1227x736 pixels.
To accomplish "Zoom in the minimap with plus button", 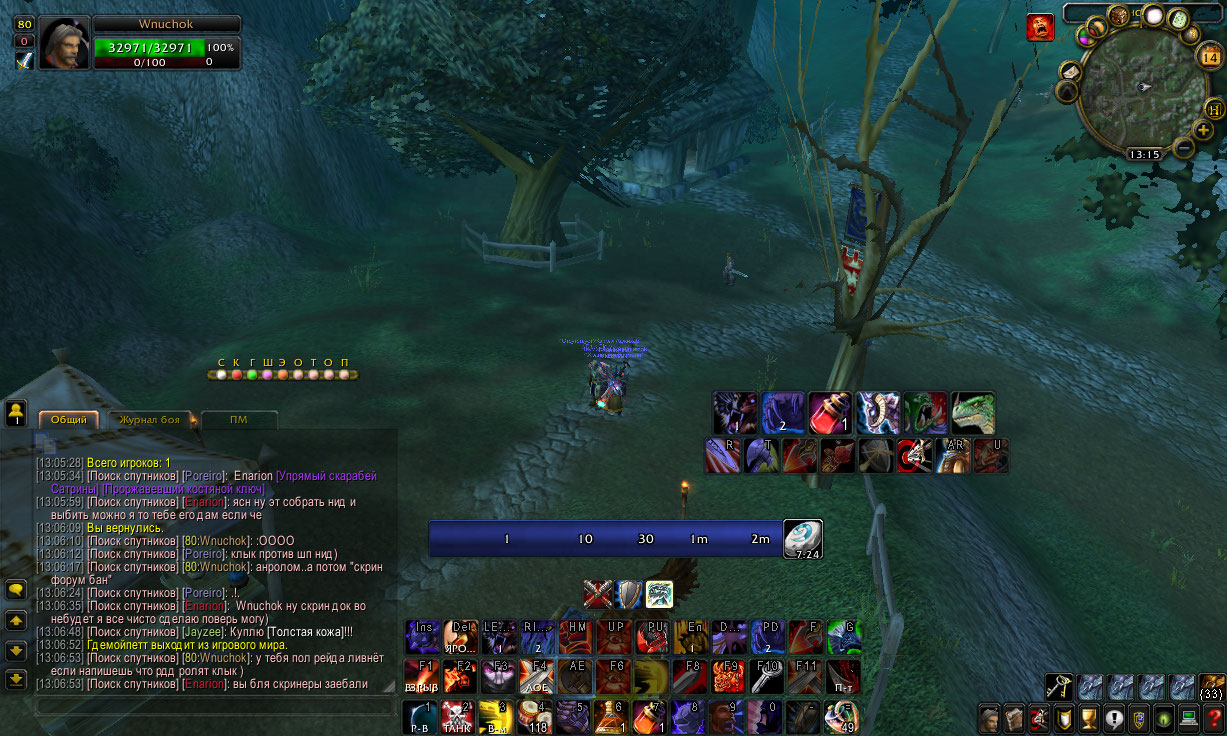I will coord(1203,130).
